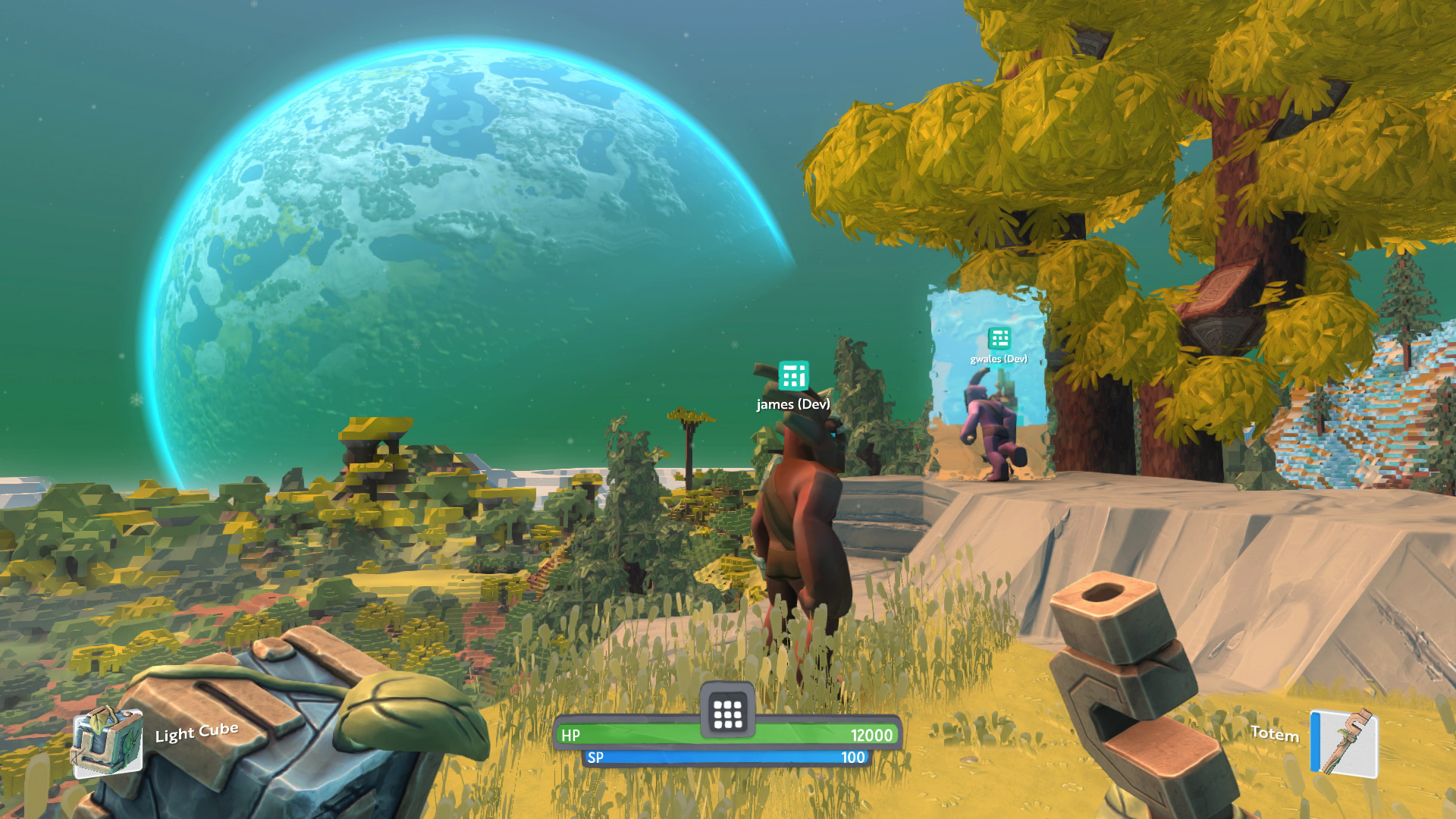Click the SP value reading 100

point(855,757)
